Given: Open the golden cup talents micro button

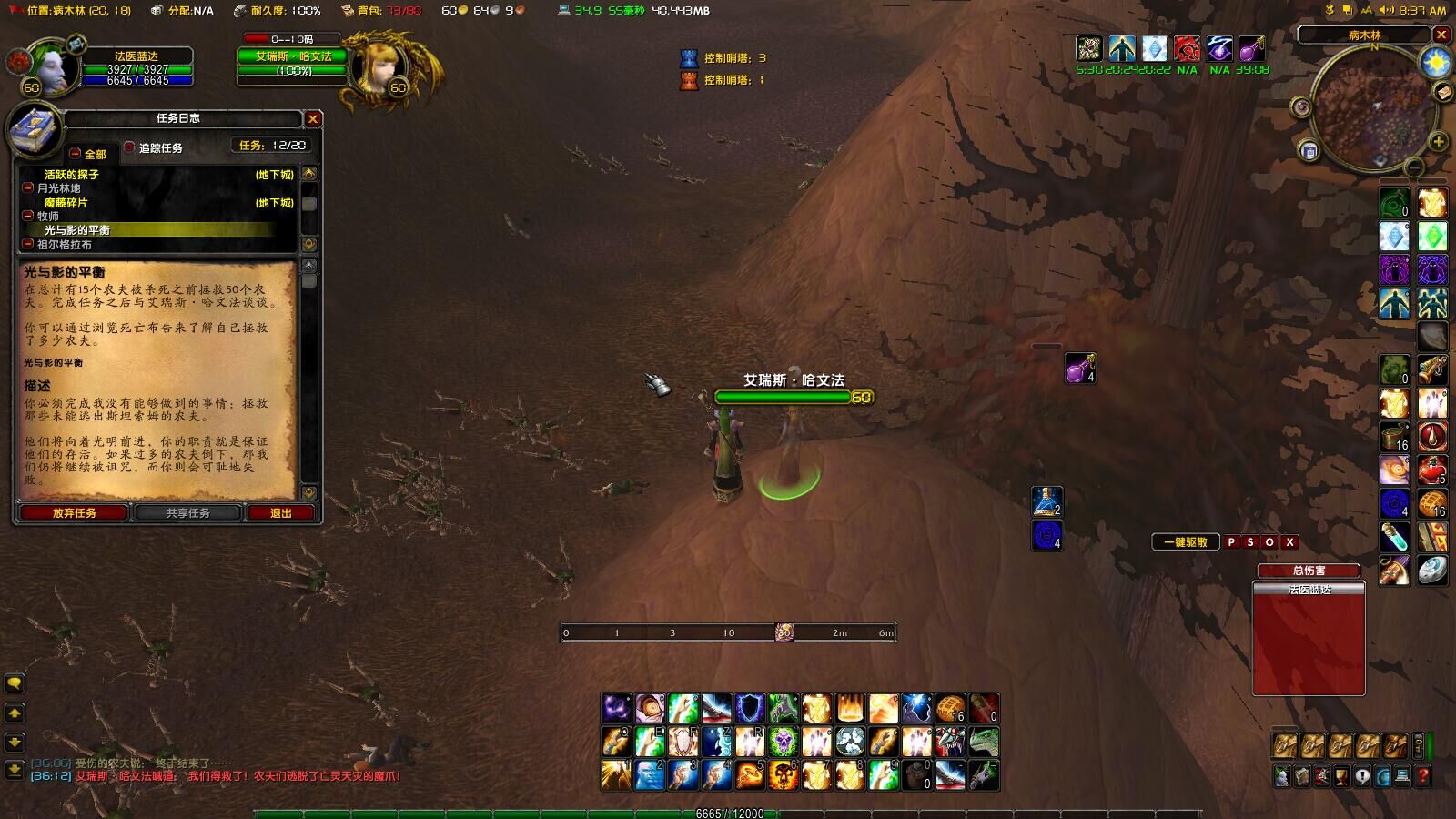Looking at the screenshot, I should pyautogui.click(x=1342, y=776).
